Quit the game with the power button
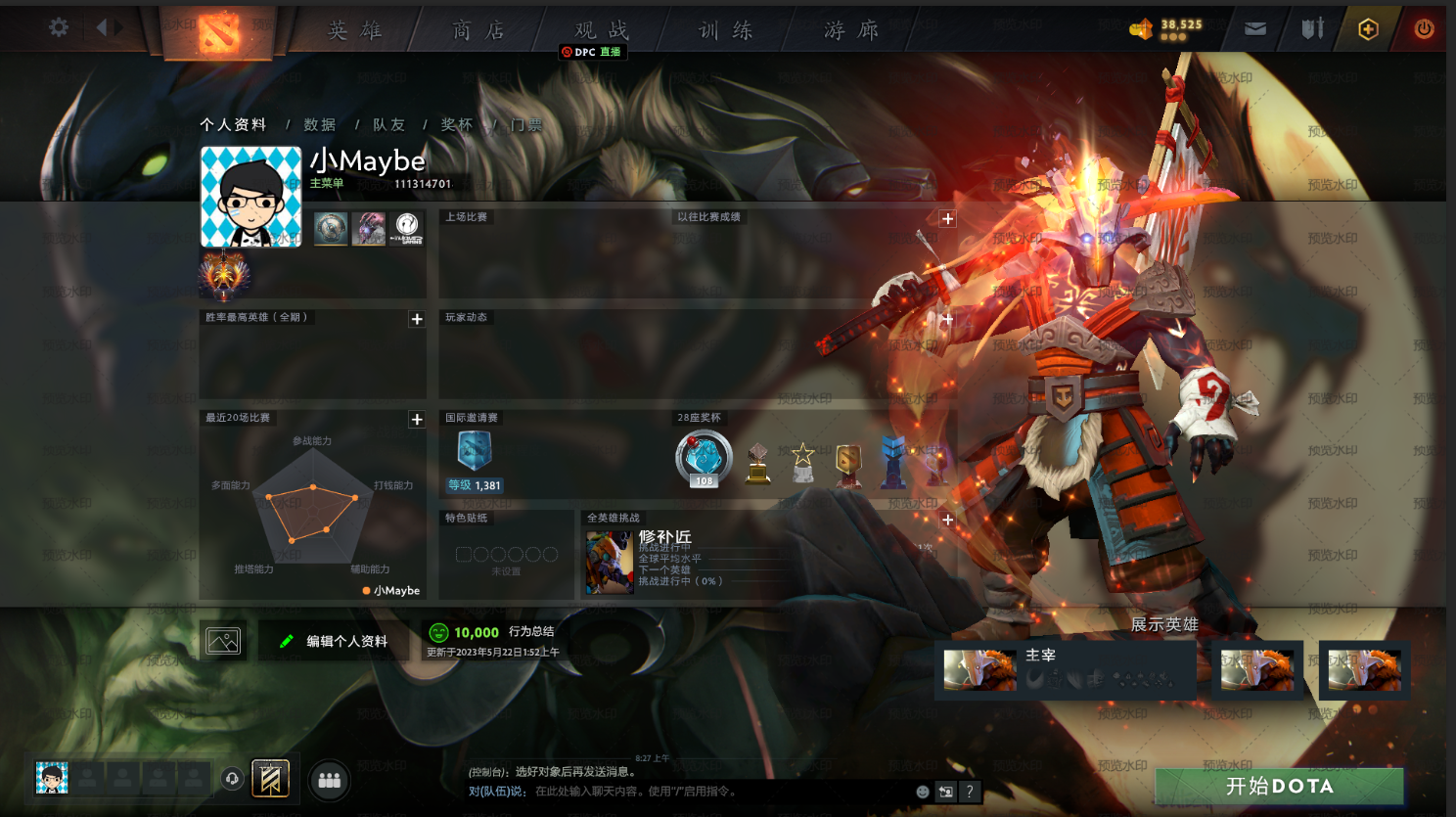Screen dimensions: 1456x817 [1424, 28]
